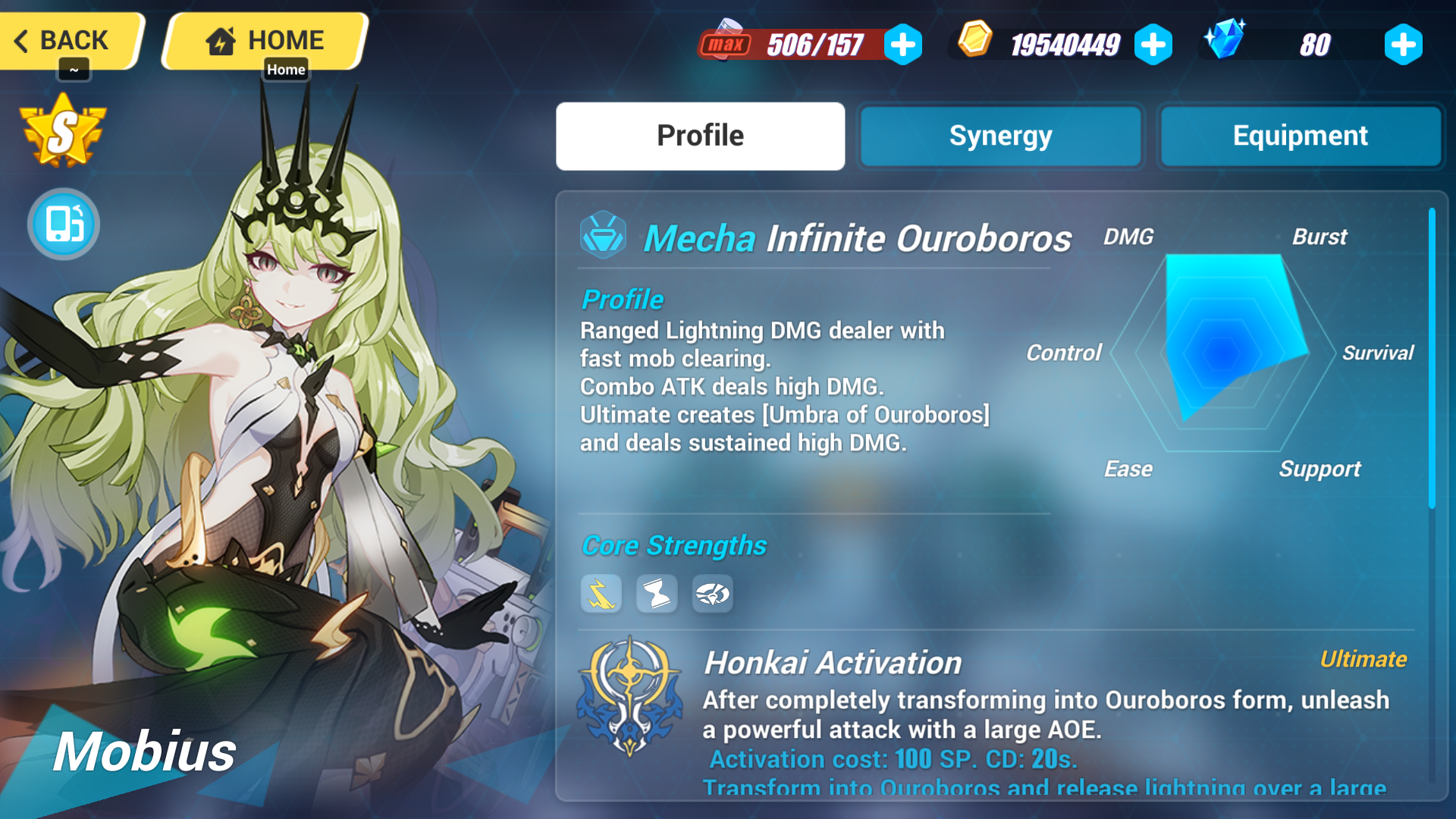Click the Ultimate label on Honkai Activation

click(1361, 659)
